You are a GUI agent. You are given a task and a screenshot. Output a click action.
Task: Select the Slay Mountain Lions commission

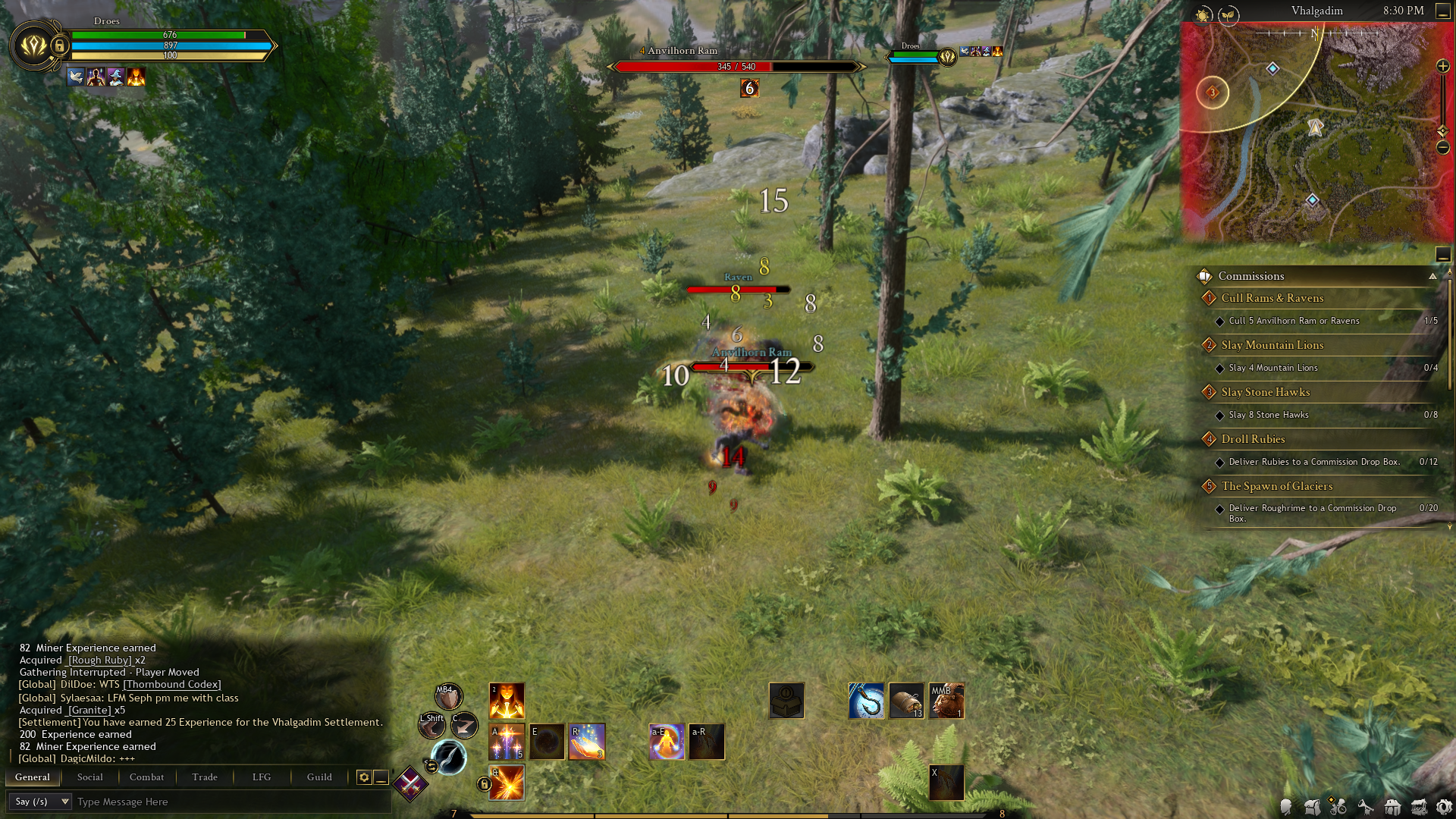pos(1272,345)
